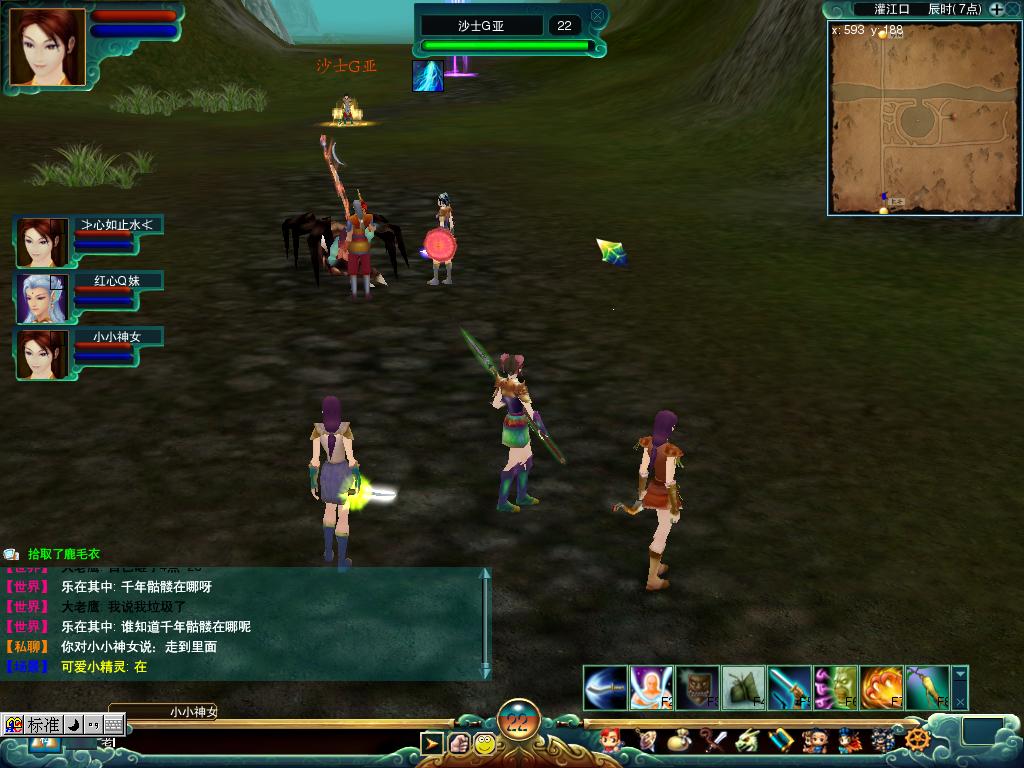Select party member 红心Q妹

coord(42,299)
